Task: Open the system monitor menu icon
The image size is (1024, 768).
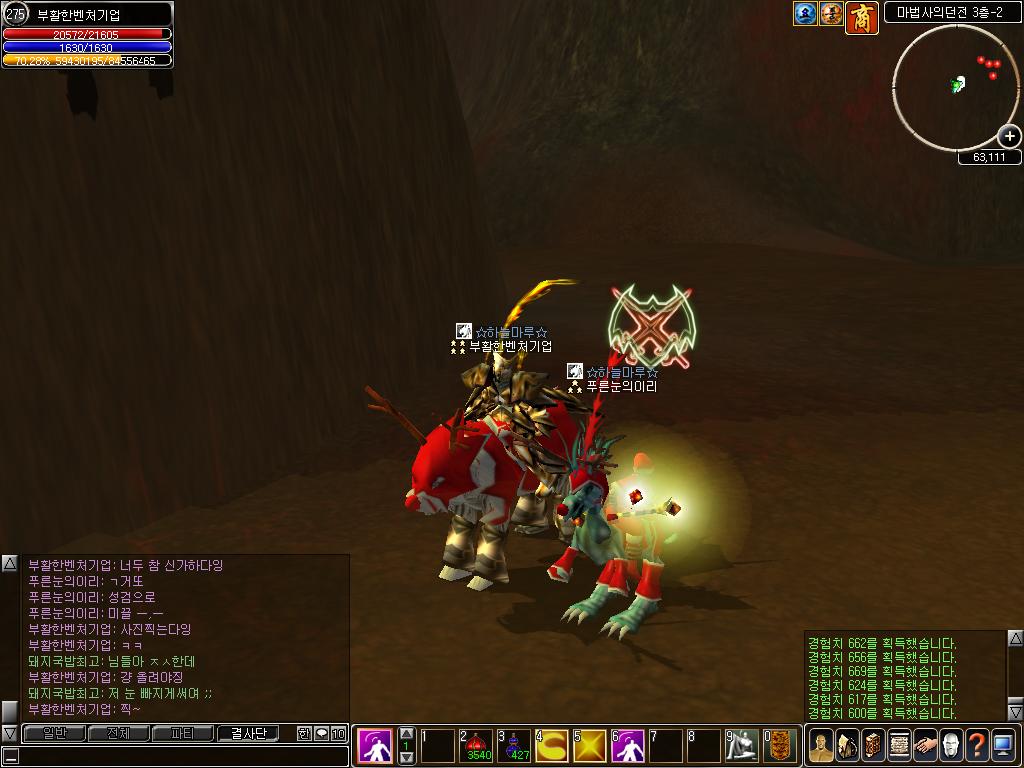Action: point(1003,745)
